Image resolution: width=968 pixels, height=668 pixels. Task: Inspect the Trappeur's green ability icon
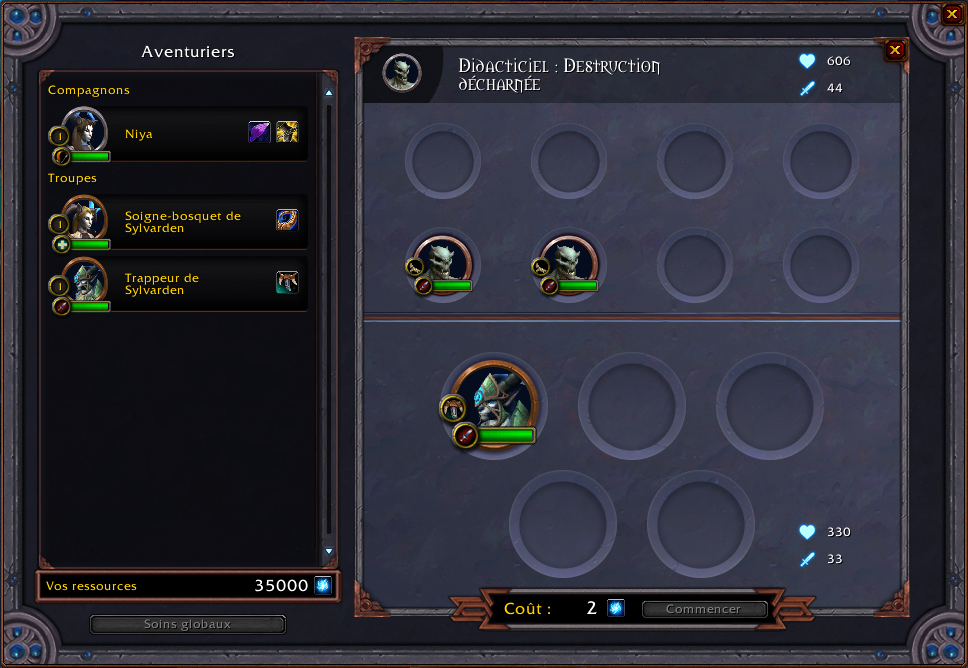point(287,283)
